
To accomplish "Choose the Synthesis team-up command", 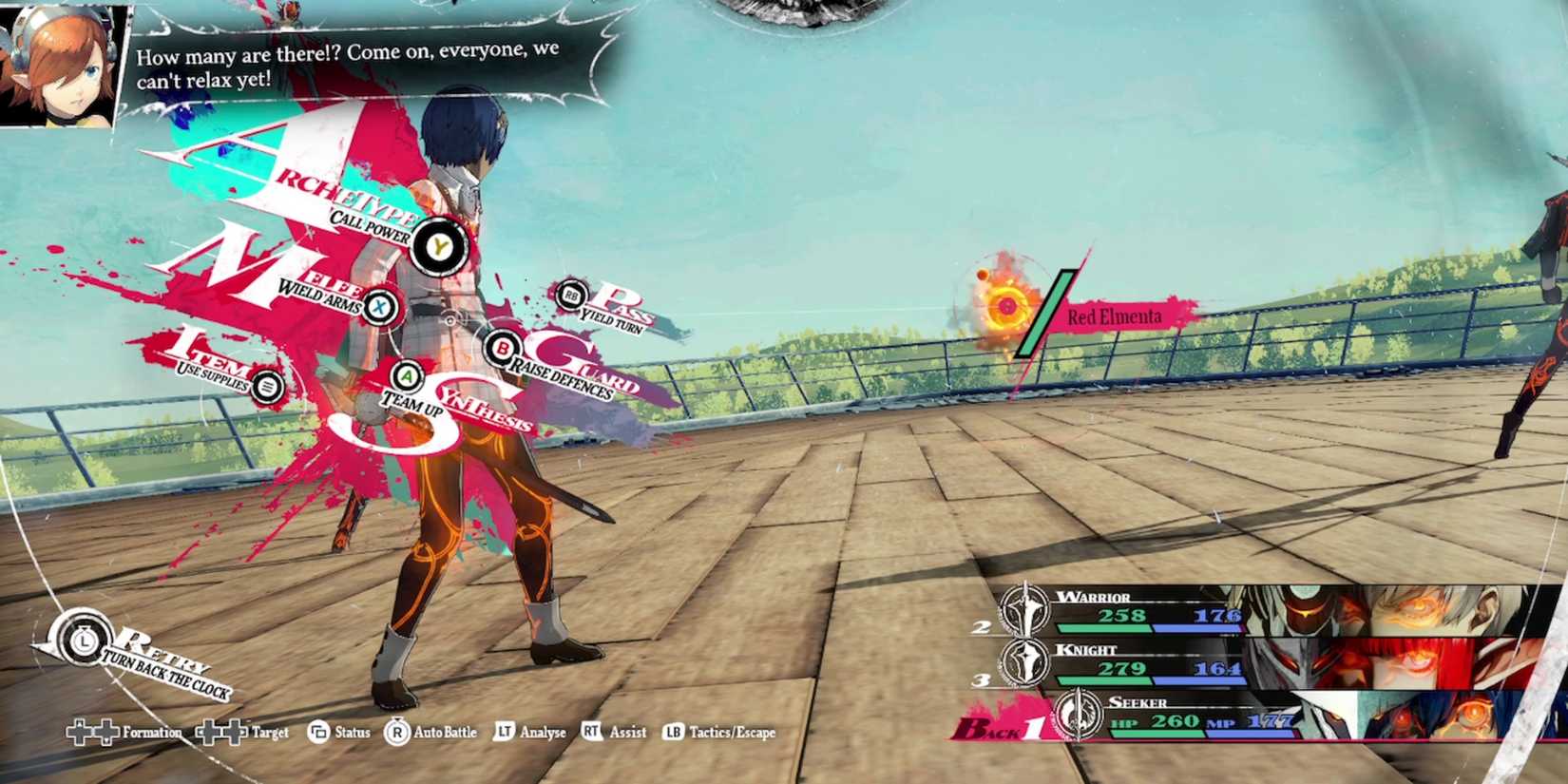I will pos(408,376).
